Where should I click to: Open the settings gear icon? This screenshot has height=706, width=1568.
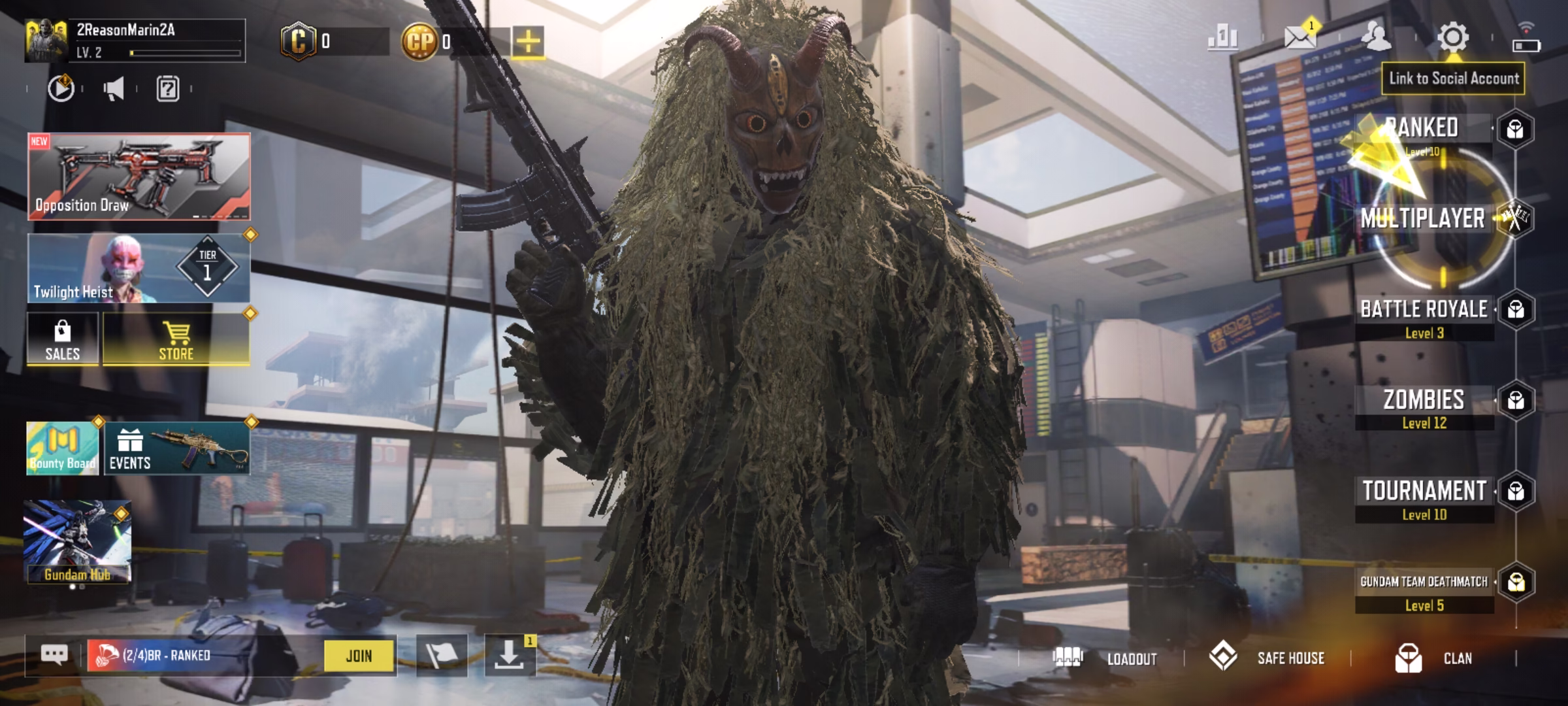(1453, 37)
